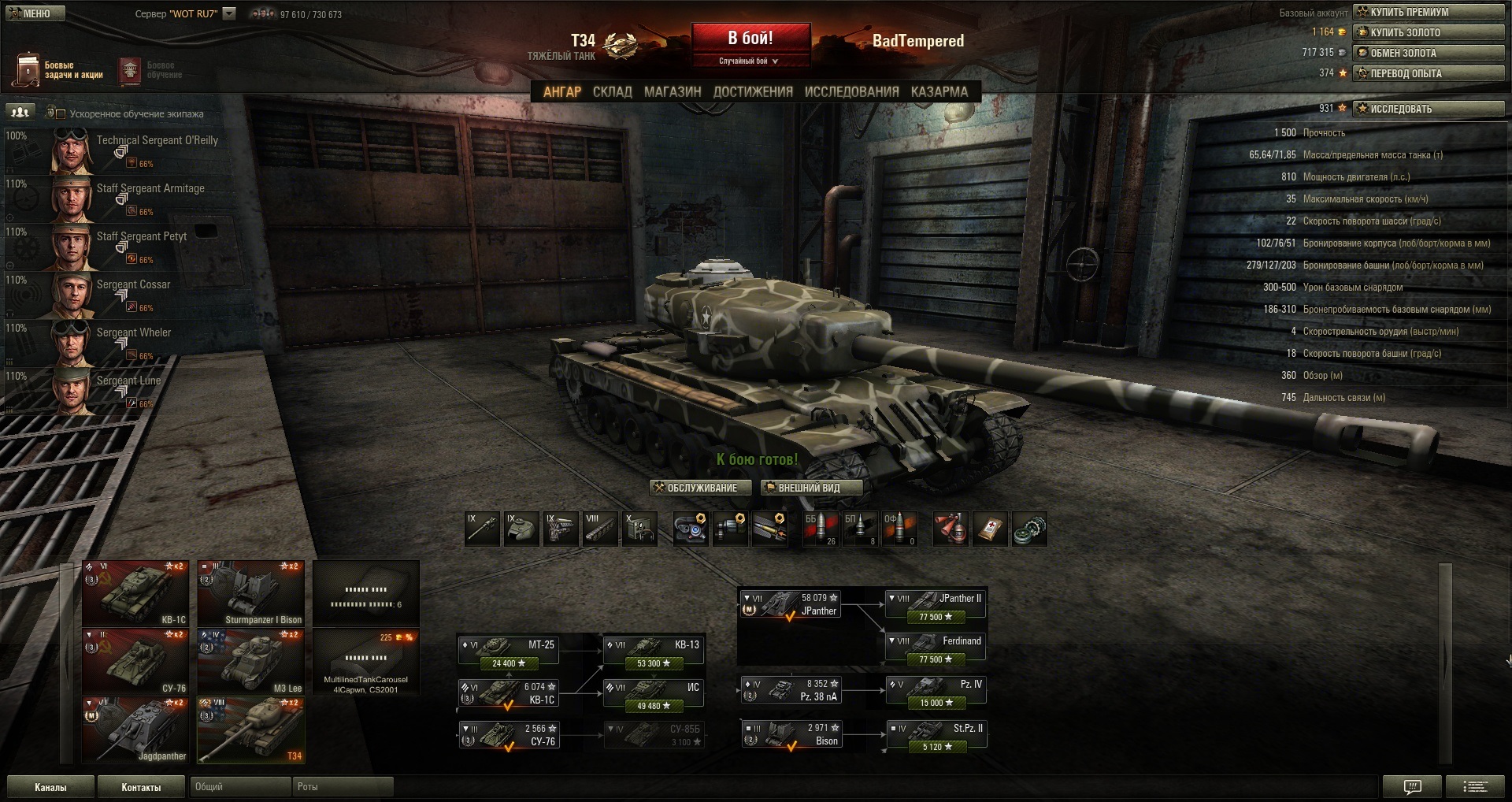Toggle accelerated crew training checkbox
The image size is (1512, 802).
61,113
